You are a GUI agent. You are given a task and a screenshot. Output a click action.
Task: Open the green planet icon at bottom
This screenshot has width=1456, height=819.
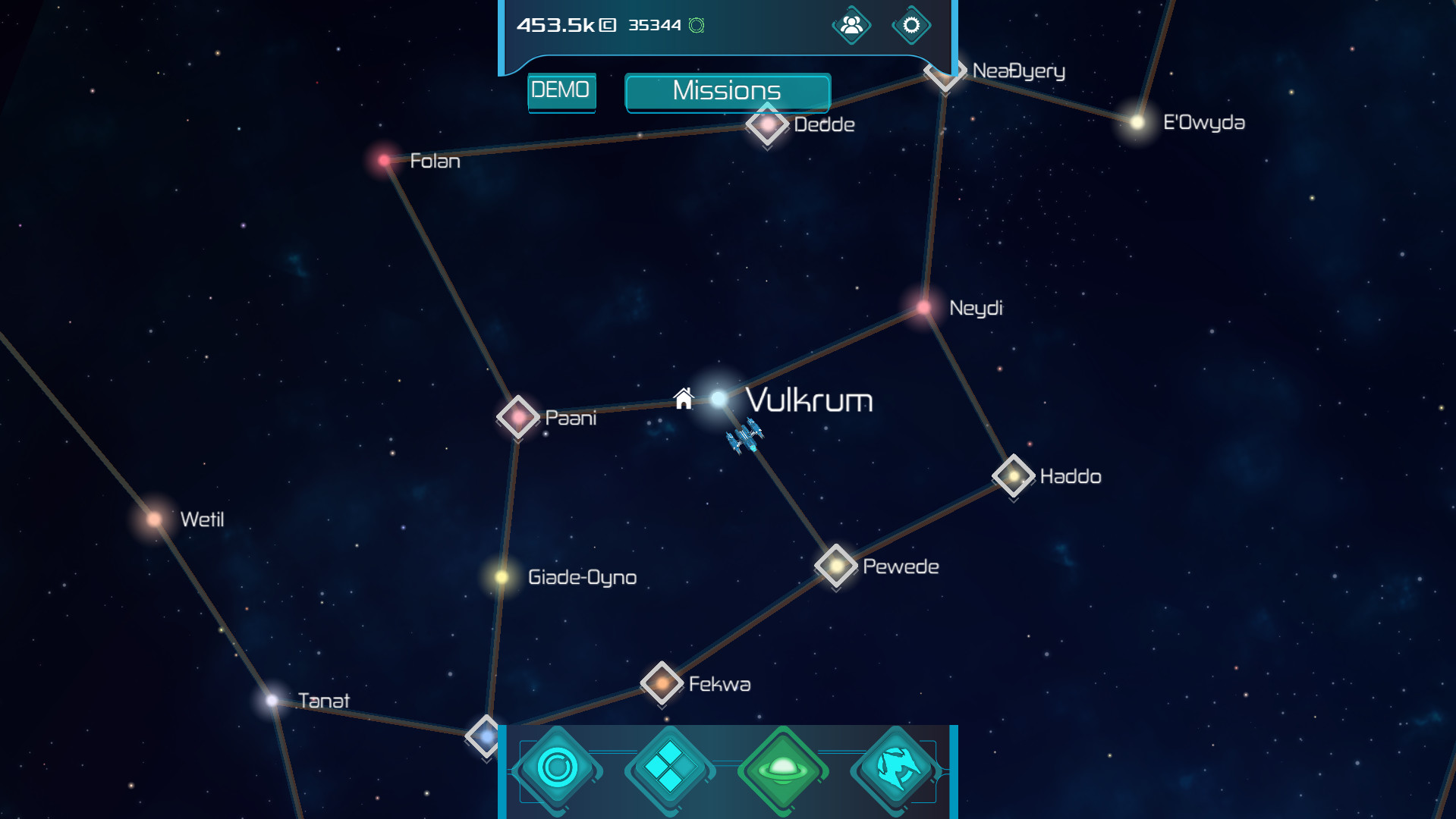pos(783,768)
